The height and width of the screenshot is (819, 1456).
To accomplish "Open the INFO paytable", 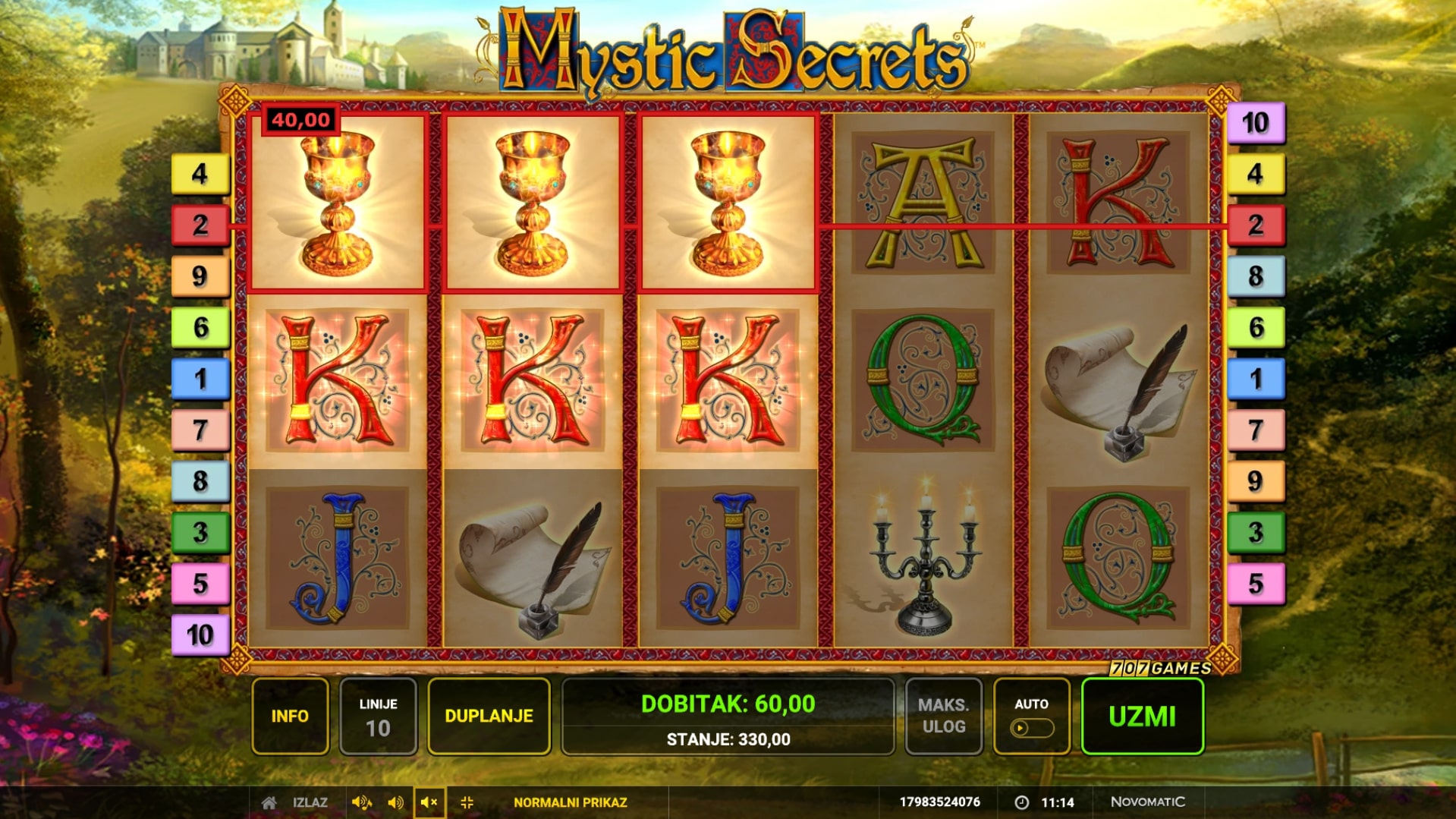I will (290, 716).
